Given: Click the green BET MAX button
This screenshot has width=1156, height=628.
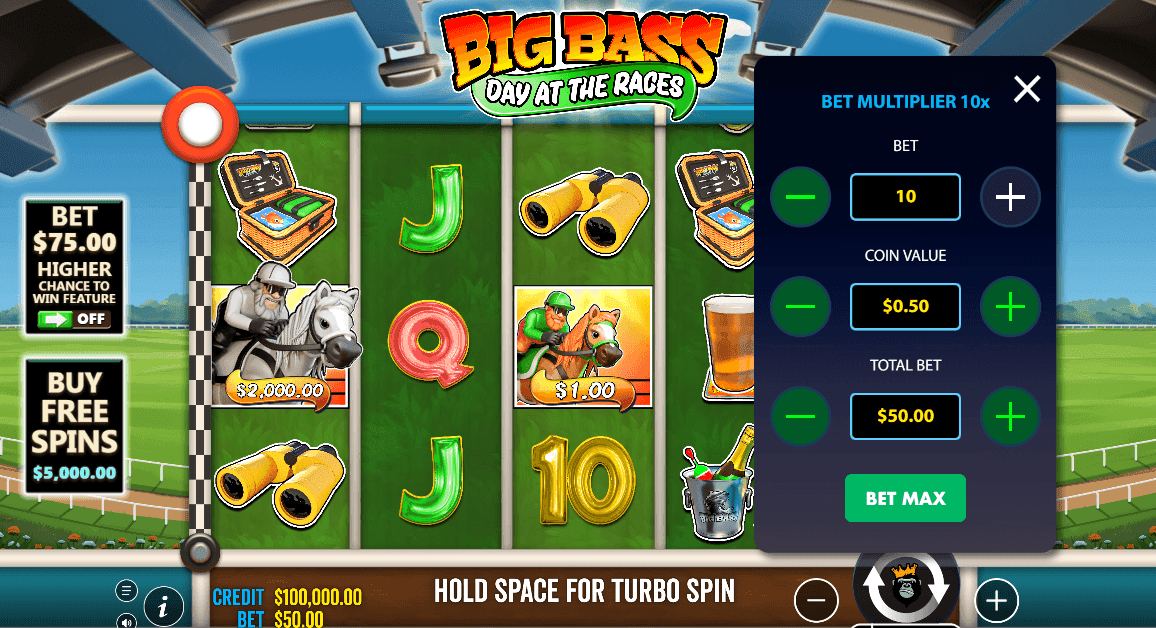Looking at the screenshot, I should pos(905,498).
